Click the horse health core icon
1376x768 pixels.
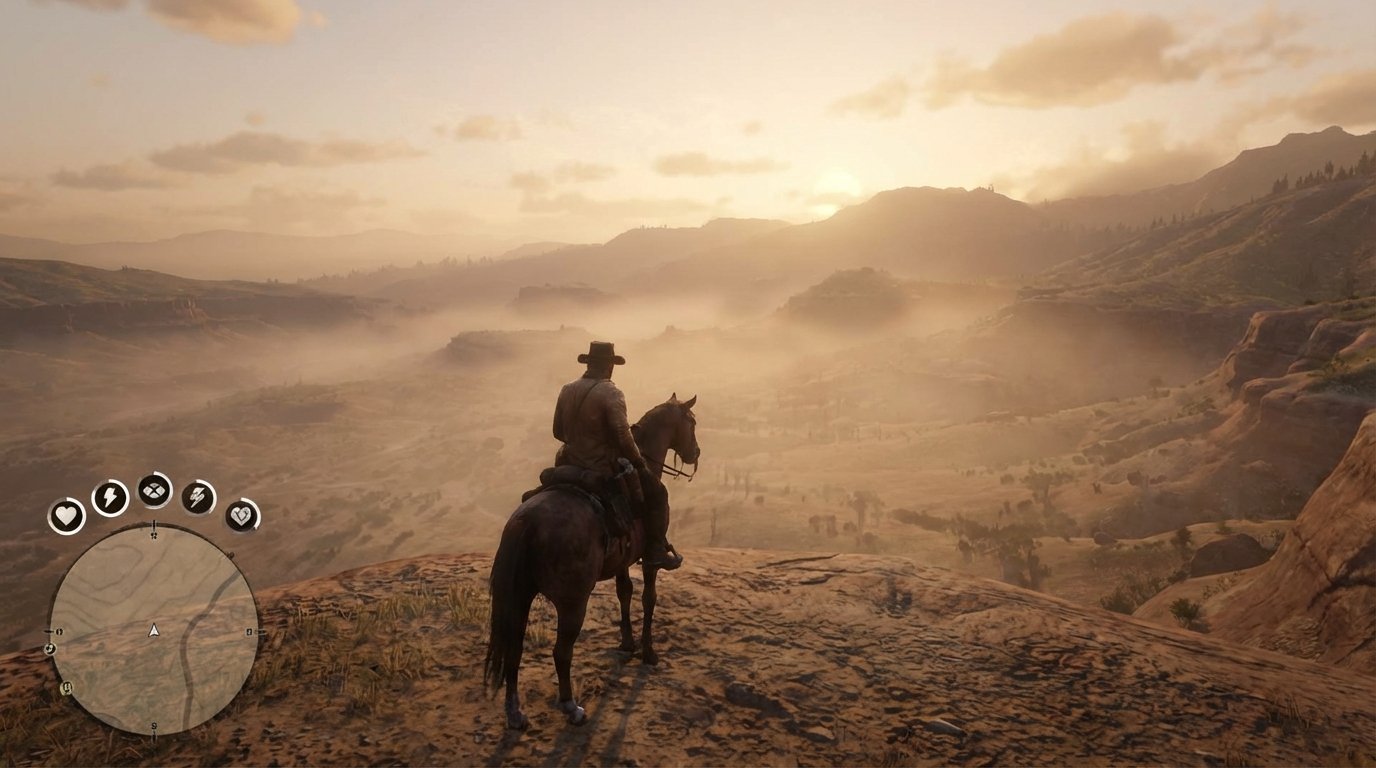241,517
